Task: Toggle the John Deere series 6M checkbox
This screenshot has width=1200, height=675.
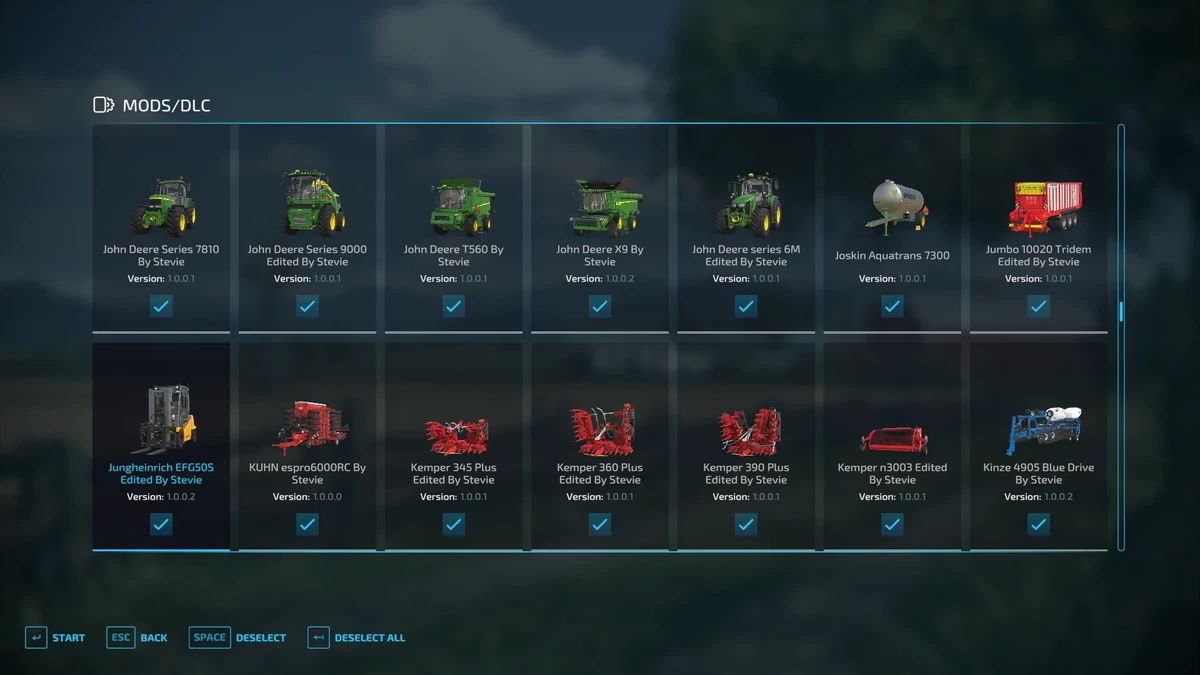Action: [746, 306]
